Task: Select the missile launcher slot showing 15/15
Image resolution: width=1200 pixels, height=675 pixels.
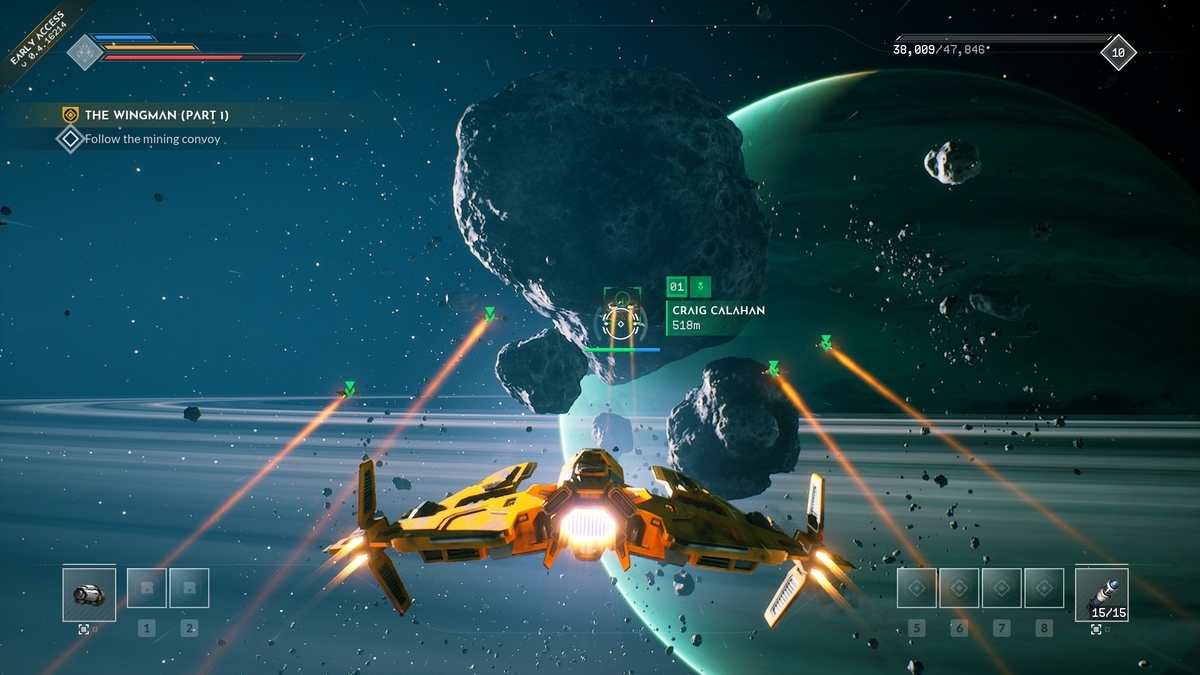Action: [x=1101, y=595]
